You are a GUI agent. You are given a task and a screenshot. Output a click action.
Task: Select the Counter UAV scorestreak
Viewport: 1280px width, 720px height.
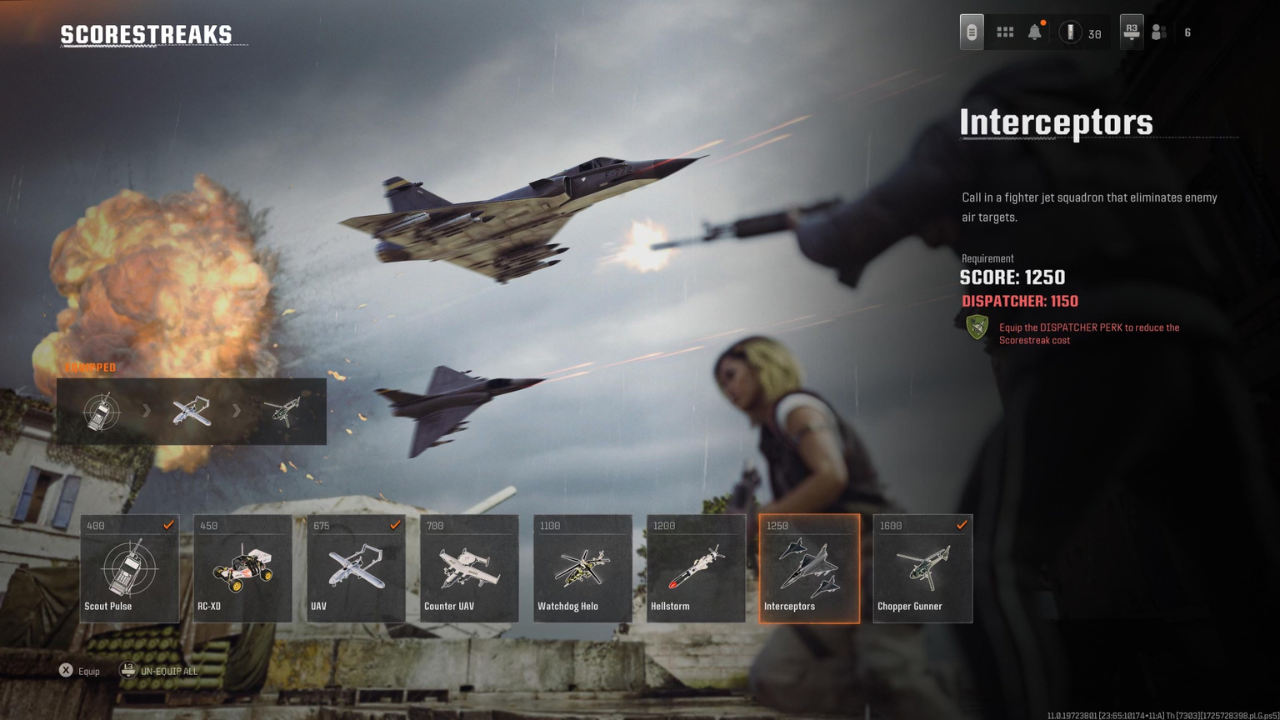pyautogui.click(x=468, y=568)
